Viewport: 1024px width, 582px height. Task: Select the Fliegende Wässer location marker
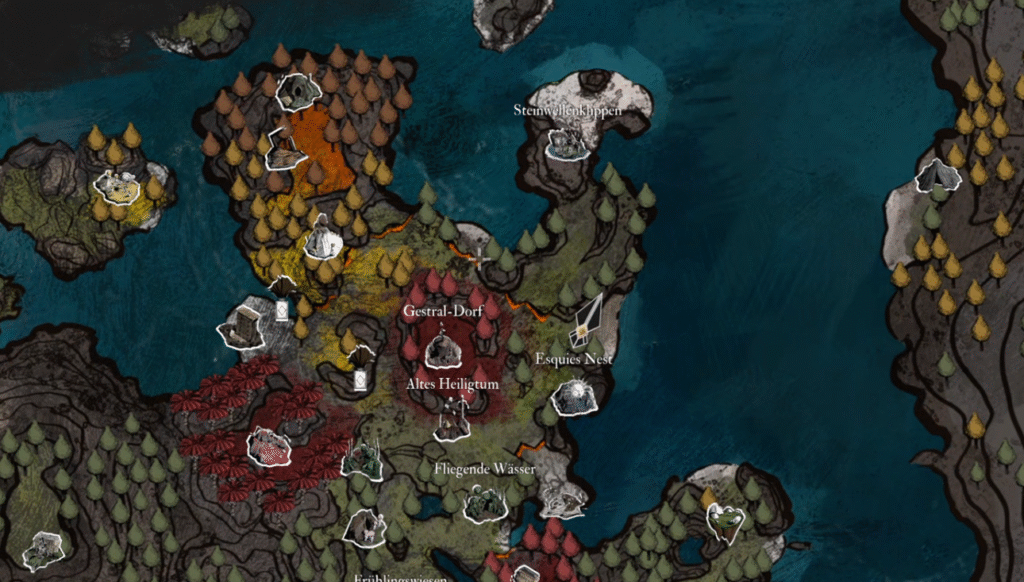pyautogui.click(x=486, y=504)
